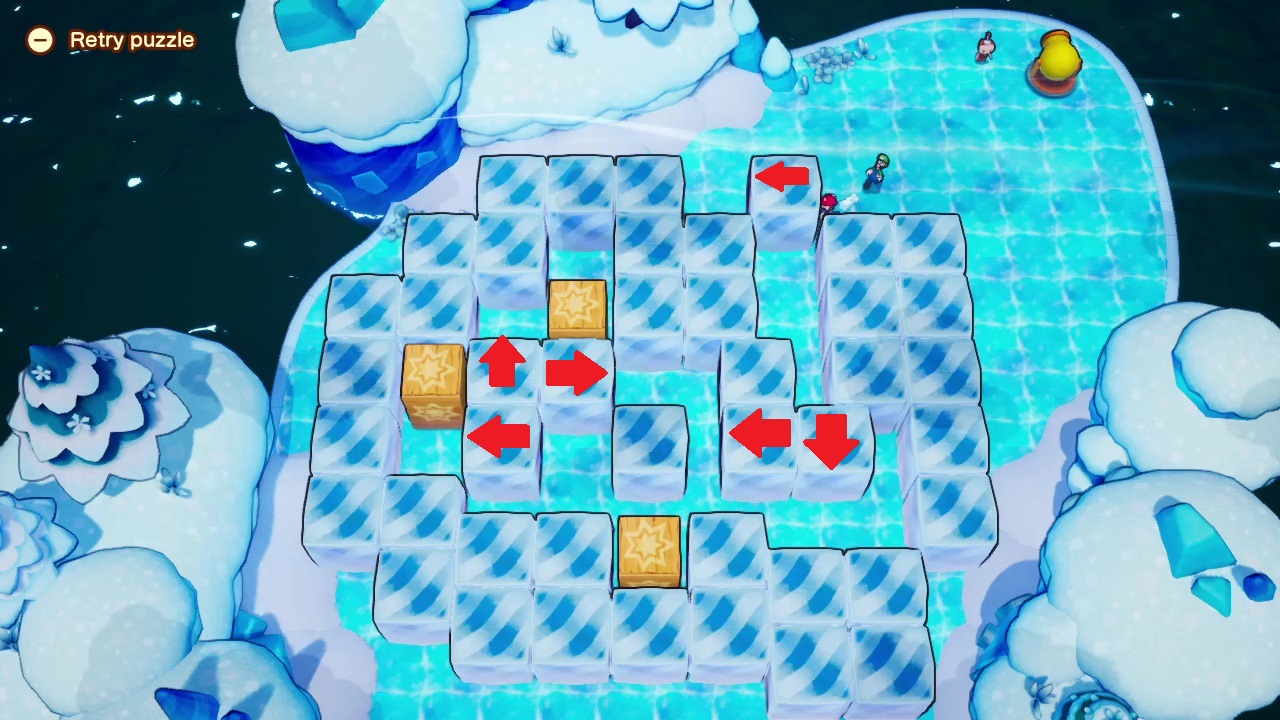Select the star crate atop the center blocks
The height and width of the screenshot is (720, 1280).
(576, 305)
